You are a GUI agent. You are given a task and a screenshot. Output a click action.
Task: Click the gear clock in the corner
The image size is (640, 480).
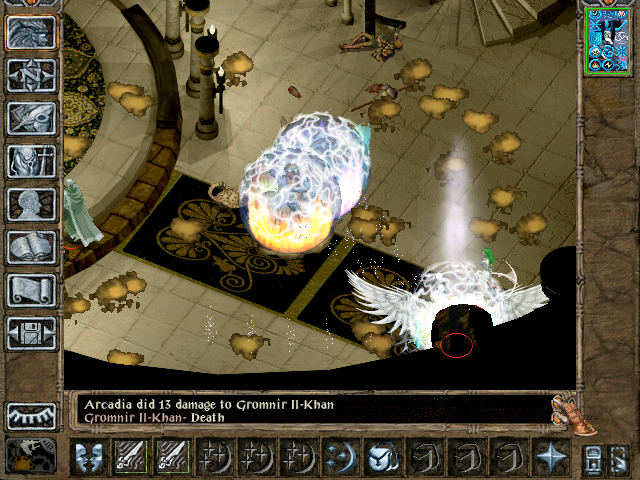tap(30, 456)
